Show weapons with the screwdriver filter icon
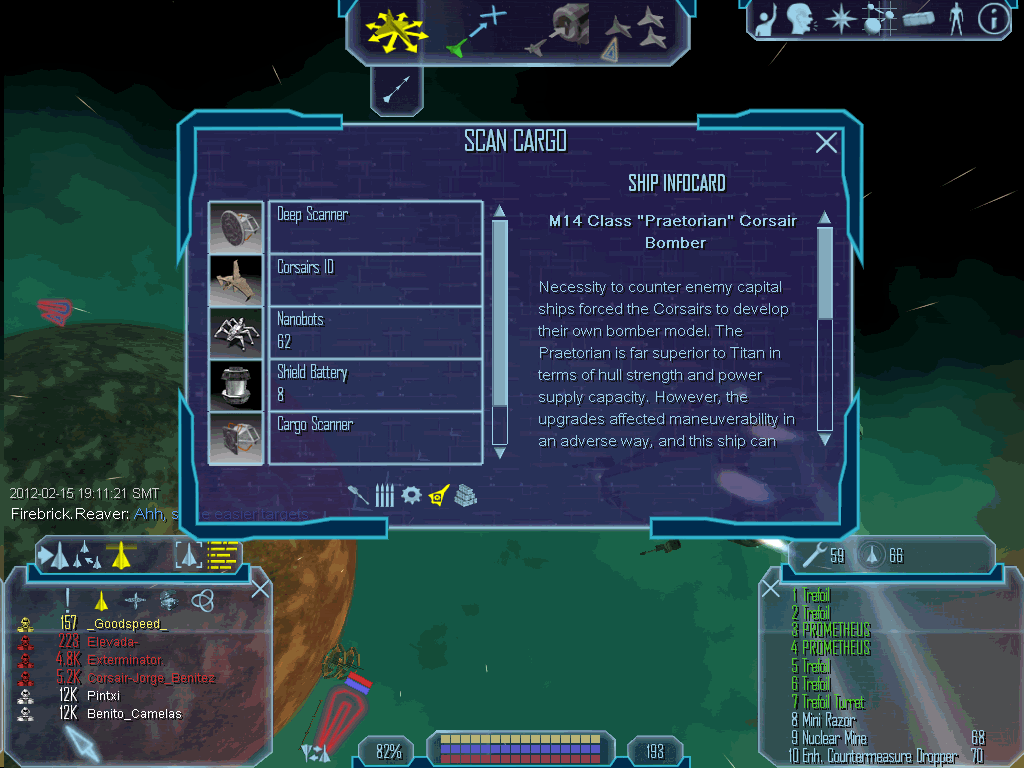Screen dimensions: 1024x768 [x=360, y=495]
